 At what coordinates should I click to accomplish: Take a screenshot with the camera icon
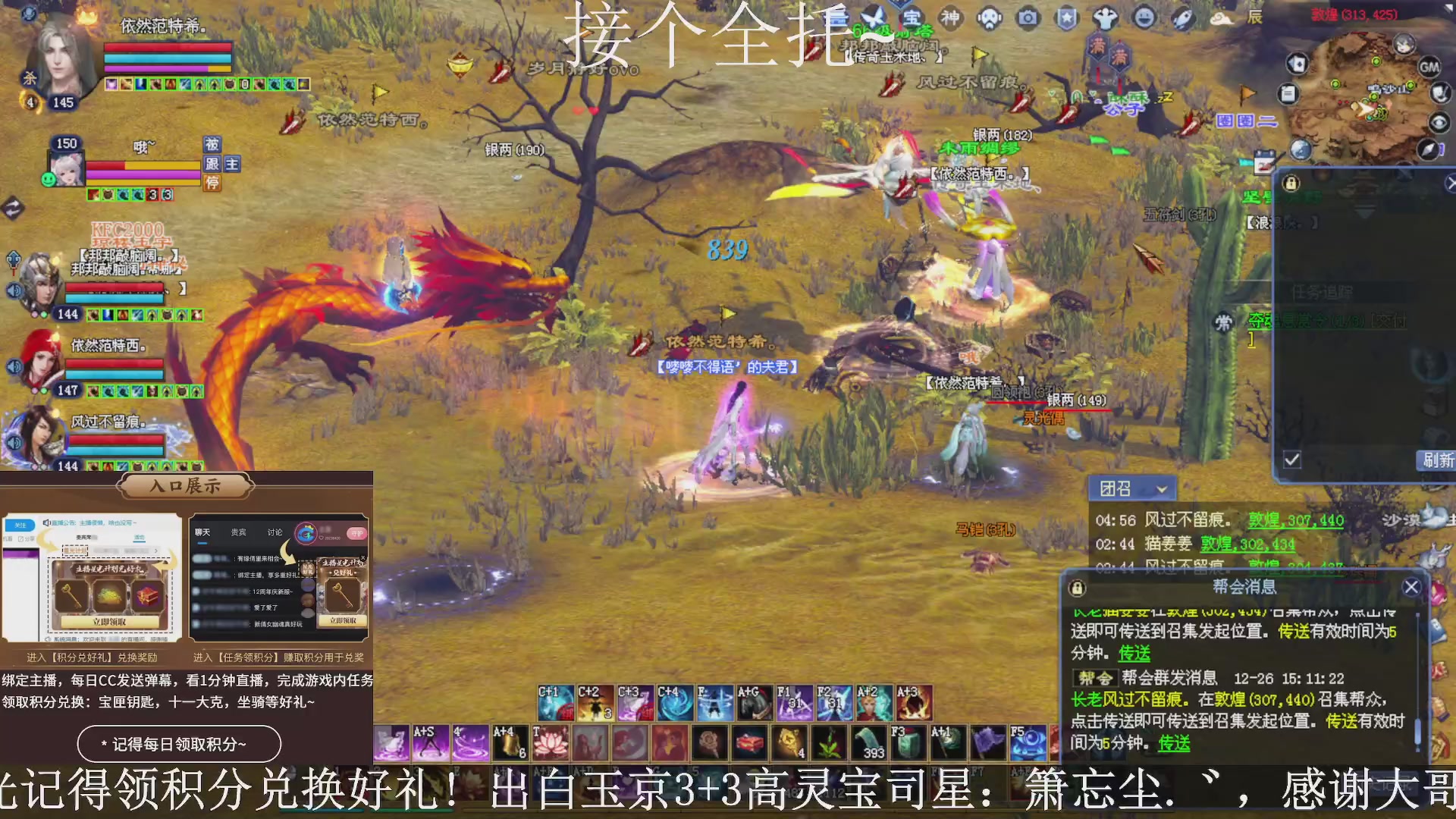coord(1028,19)
